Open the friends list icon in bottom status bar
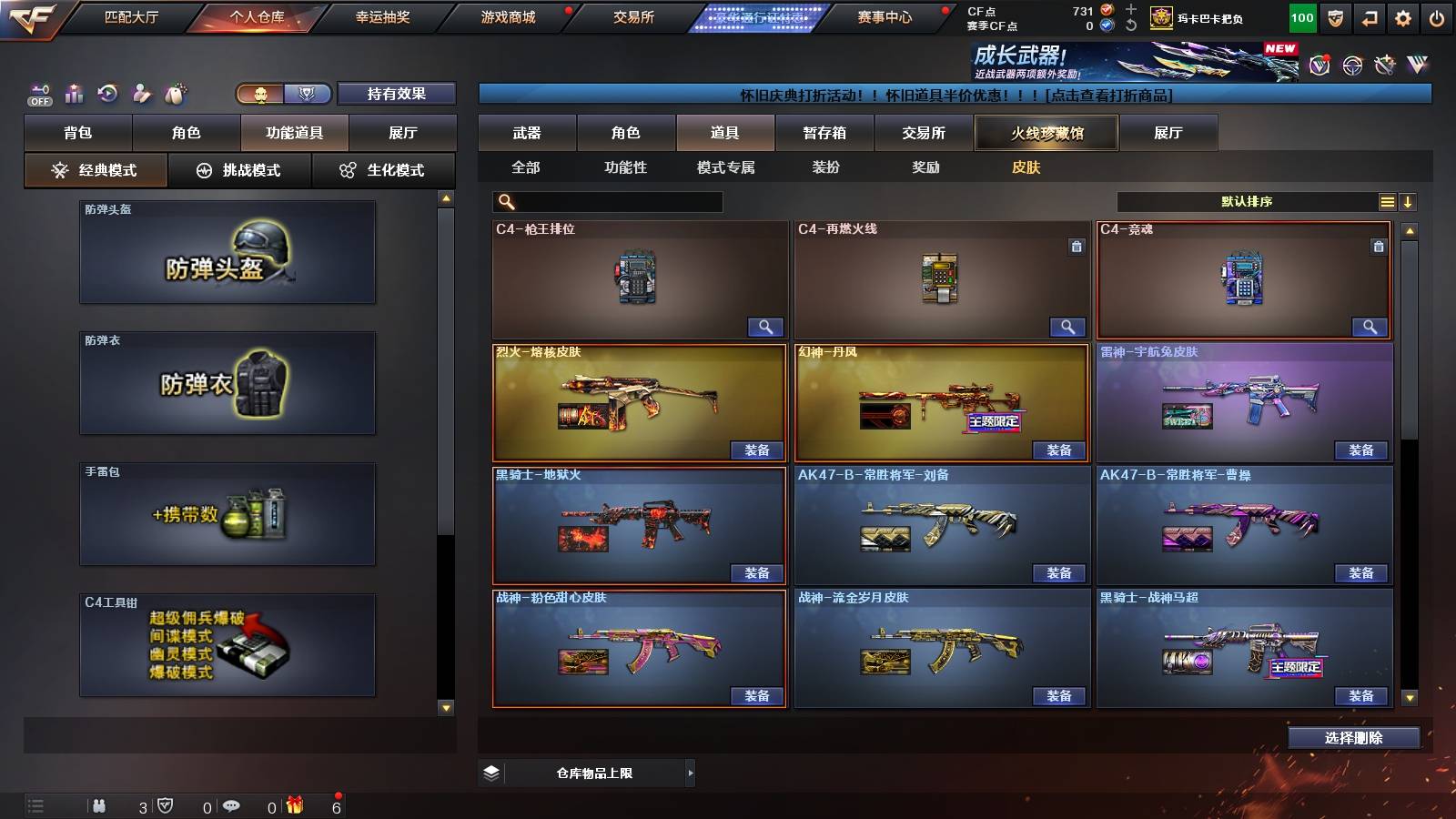The image size is (1456, 819). [x=100, y=805]
